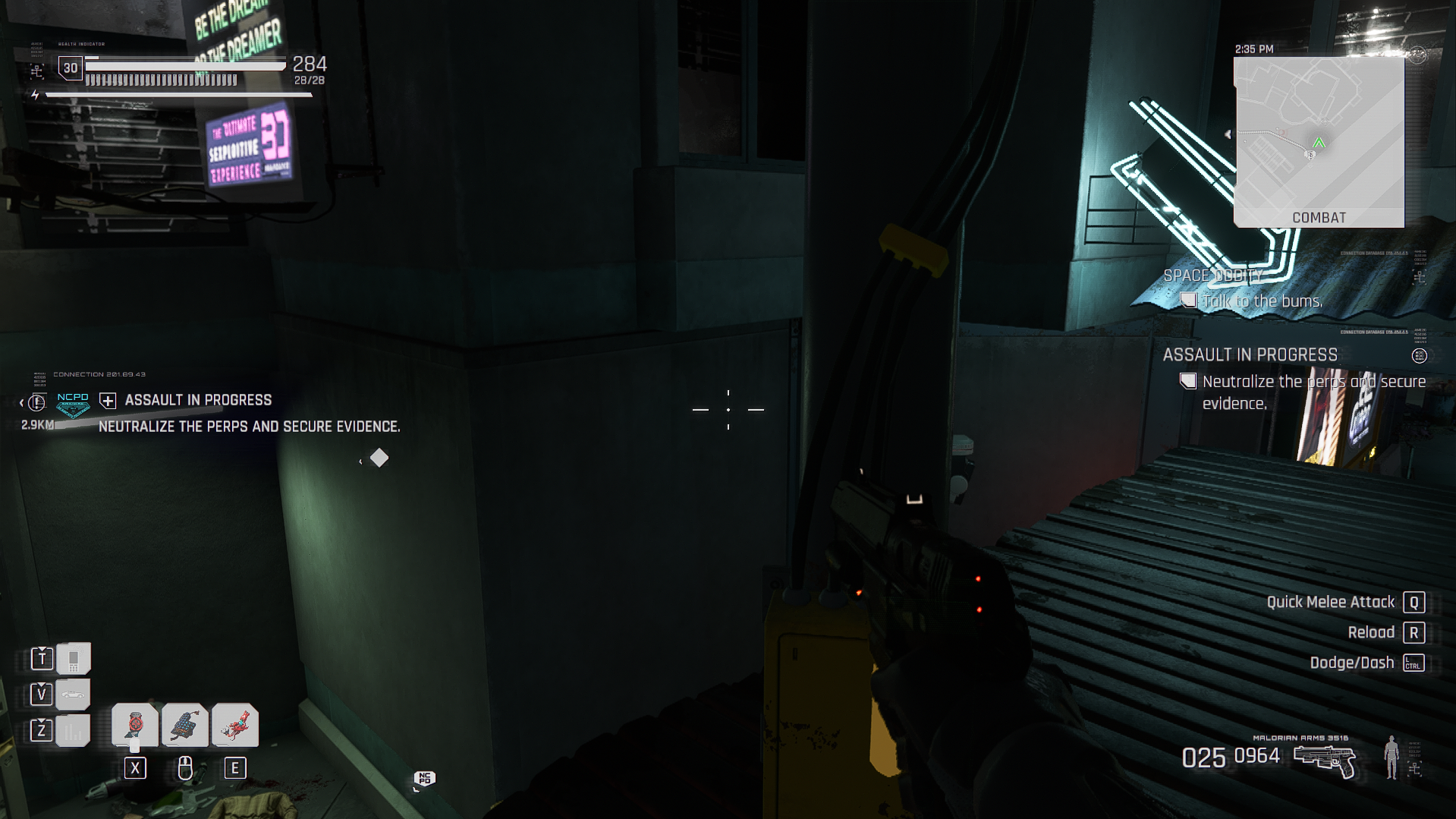
Task: Click the character body silhouette icon
Action: [1391, 757]
